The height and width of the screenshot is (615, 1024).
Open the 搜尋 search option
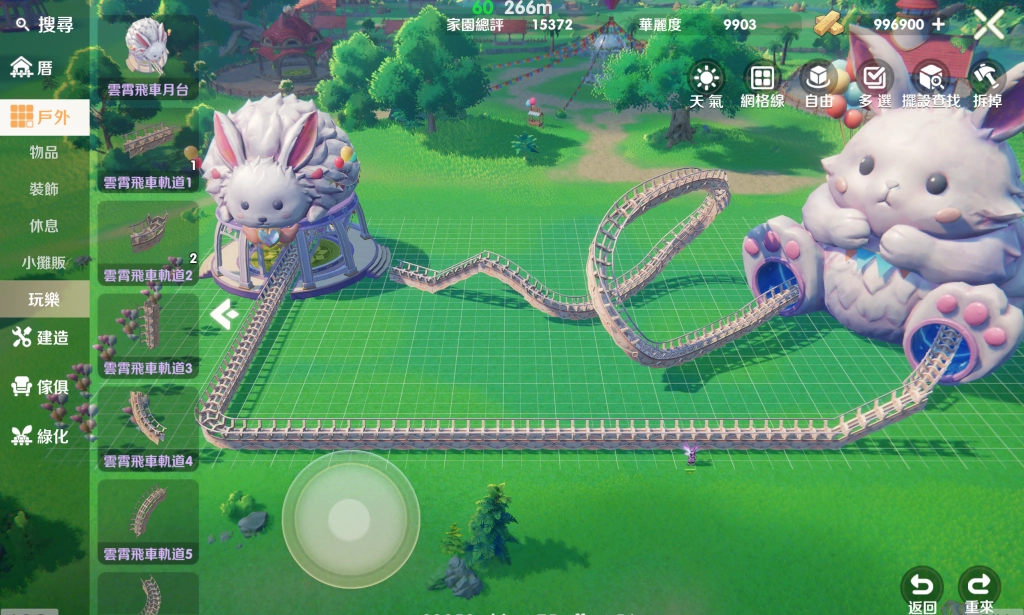pyautogui.click(x=45, y=25)
